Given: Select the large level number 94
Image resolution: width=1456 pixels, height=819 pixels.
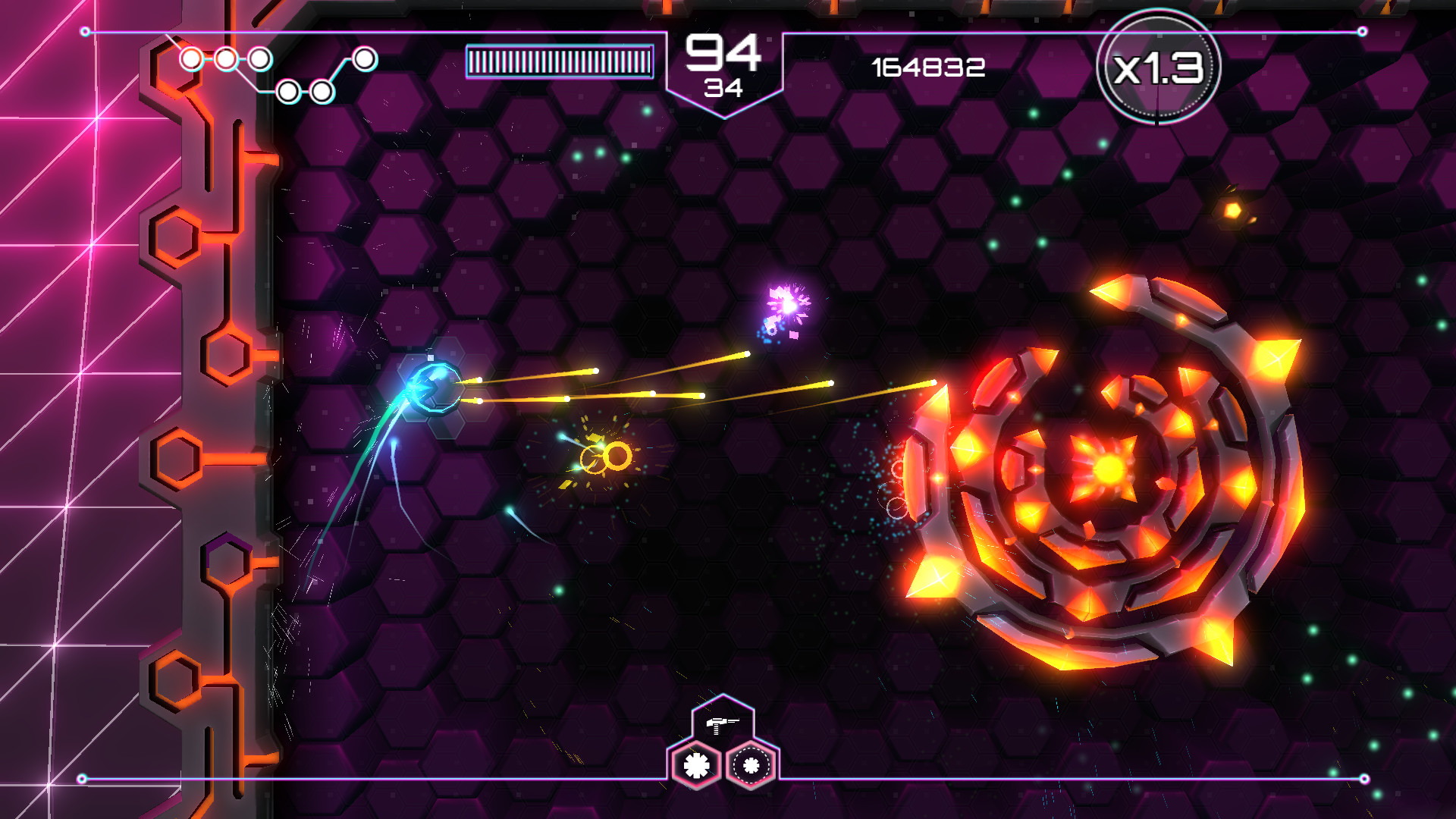Looking at the screenshot, I should tap(722, 51).
